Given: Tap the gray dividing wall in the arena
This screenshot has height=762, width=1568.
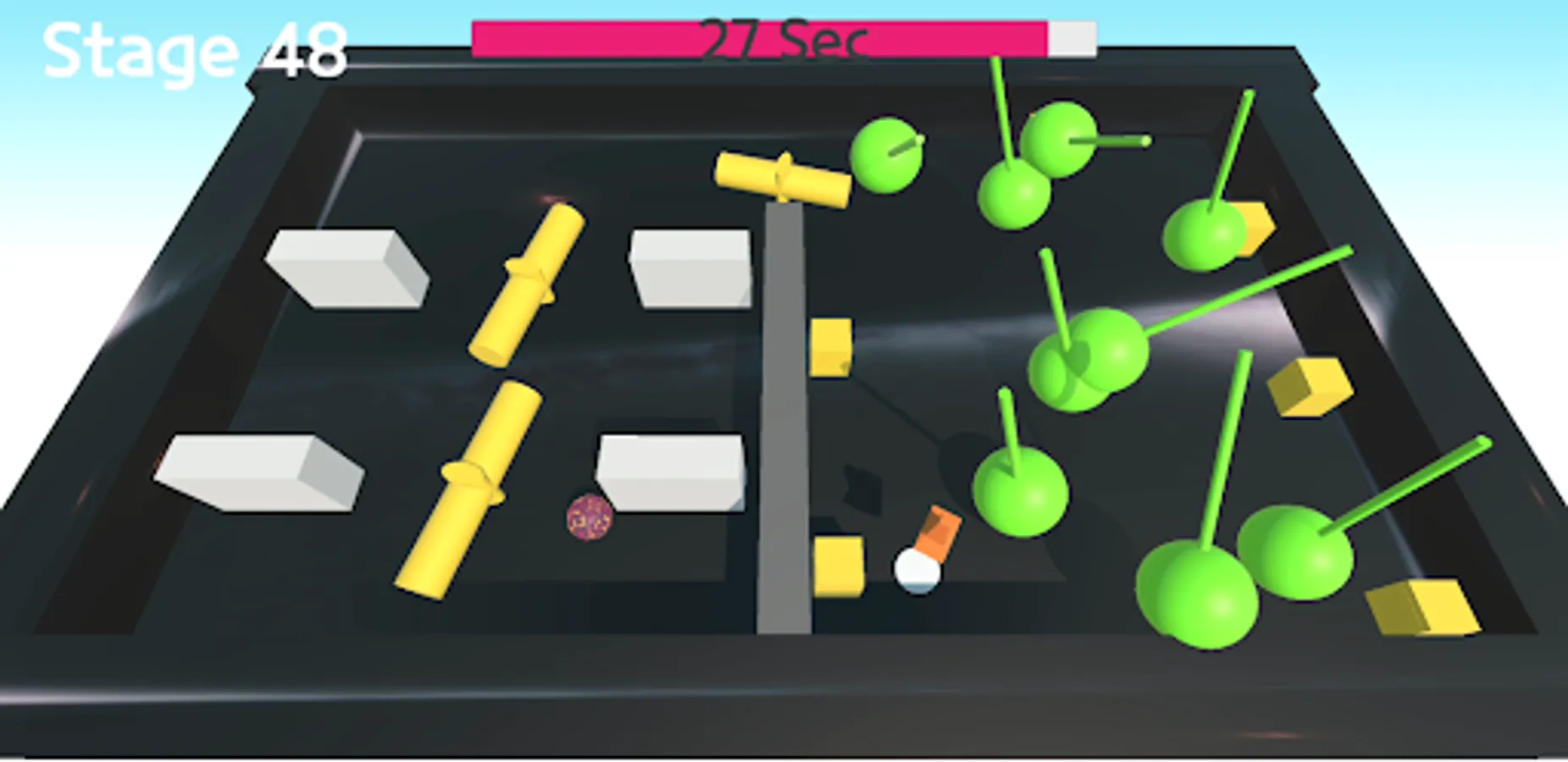Looking at the screenshot, I should pos(784,423).
